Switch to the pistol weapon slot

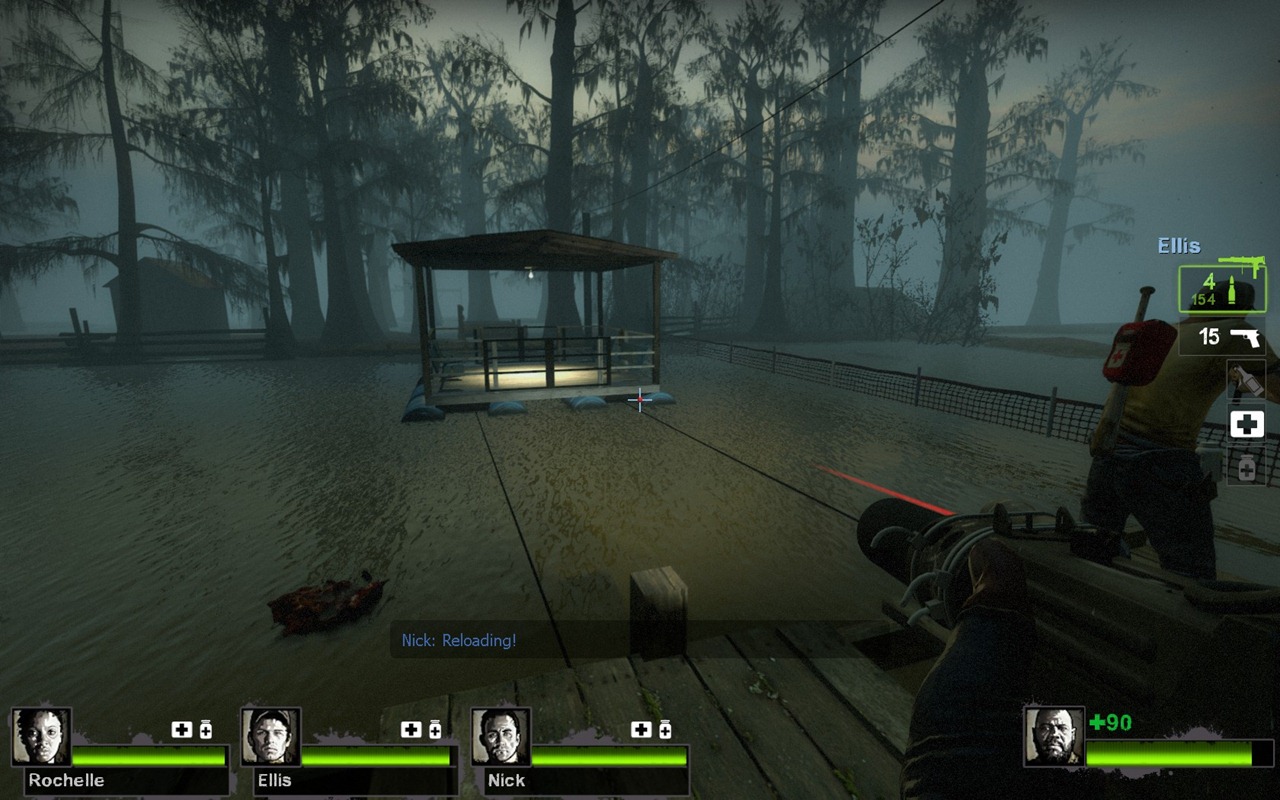click(x=1221, y=337)
